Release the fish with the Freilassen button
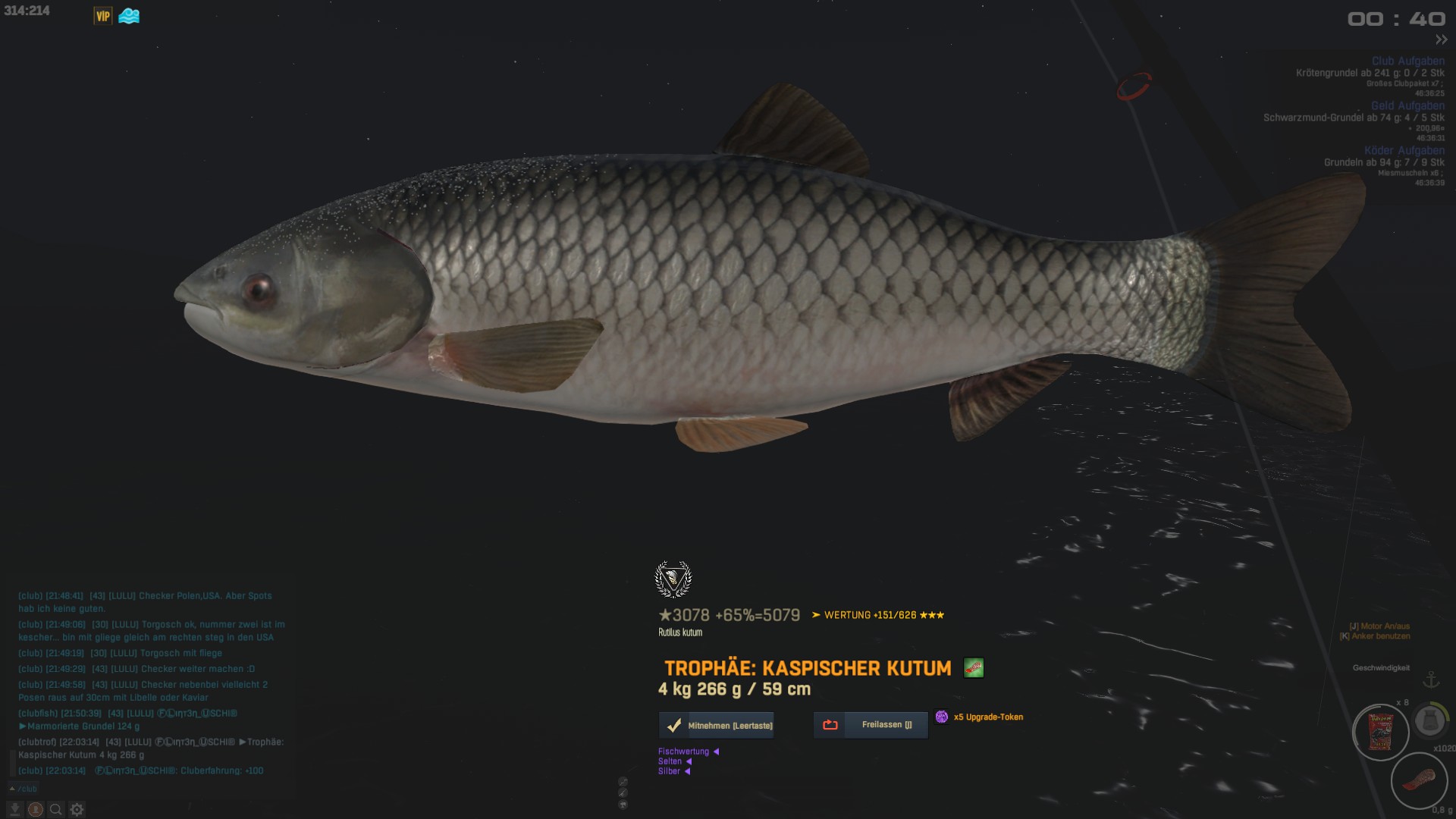The height and width of the screenshot is (819, 1456). (x=871, y=725)
